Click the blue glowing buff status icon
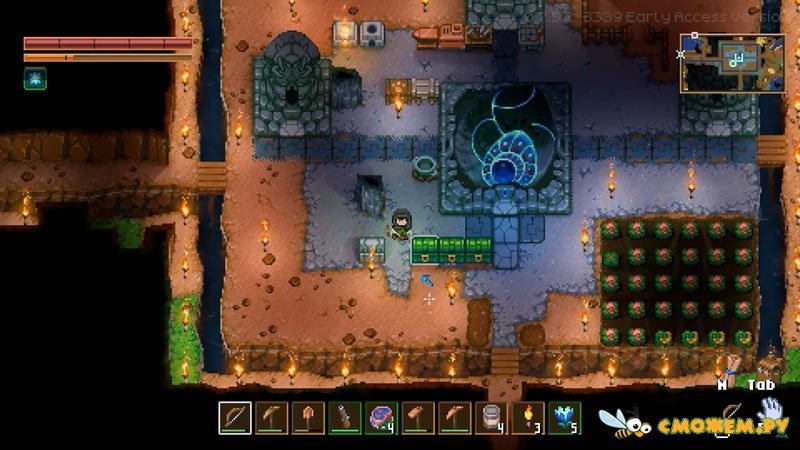800x450 pixels. [35, 78]
